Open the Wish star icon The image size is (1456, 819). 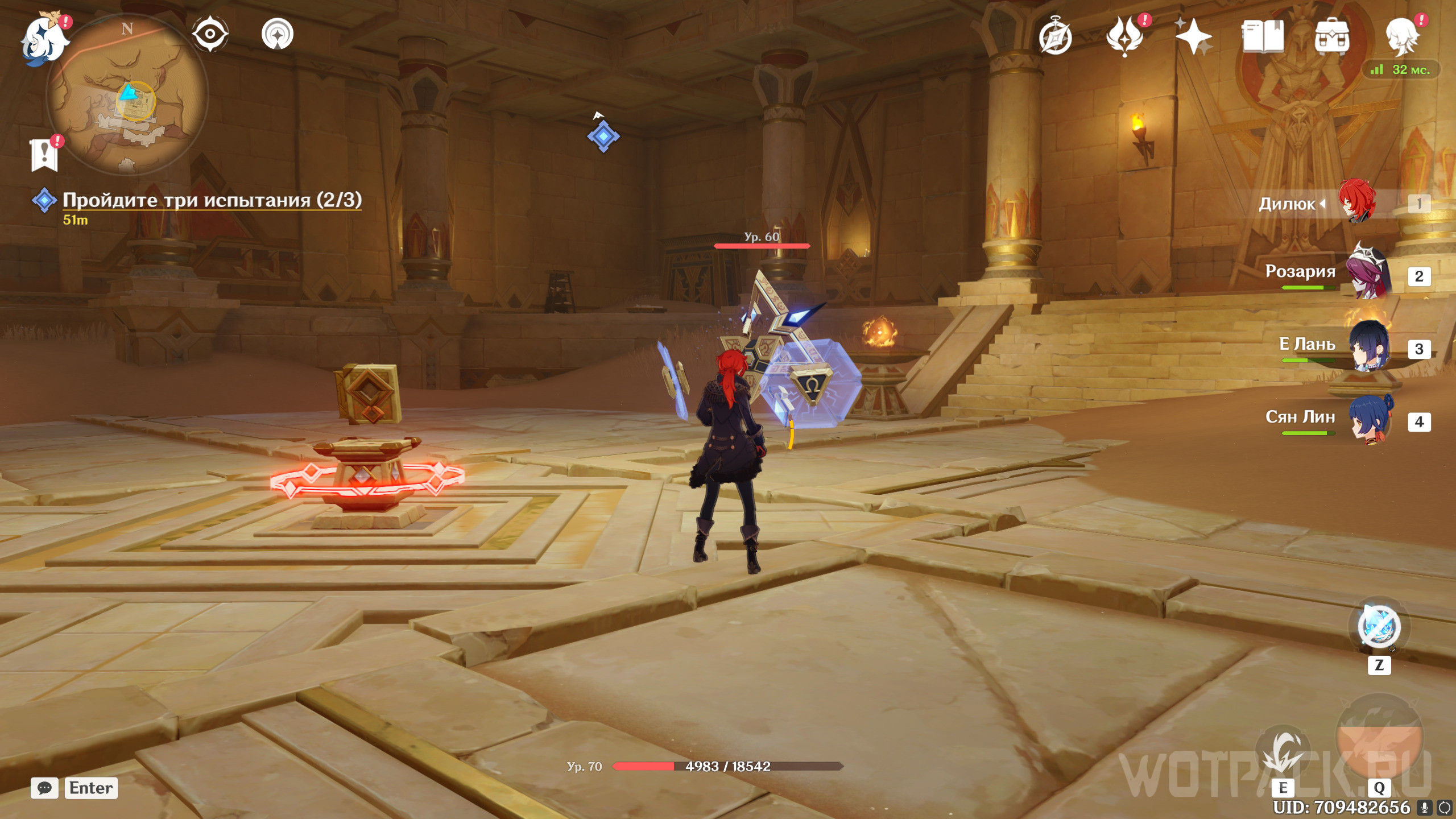1193,36
